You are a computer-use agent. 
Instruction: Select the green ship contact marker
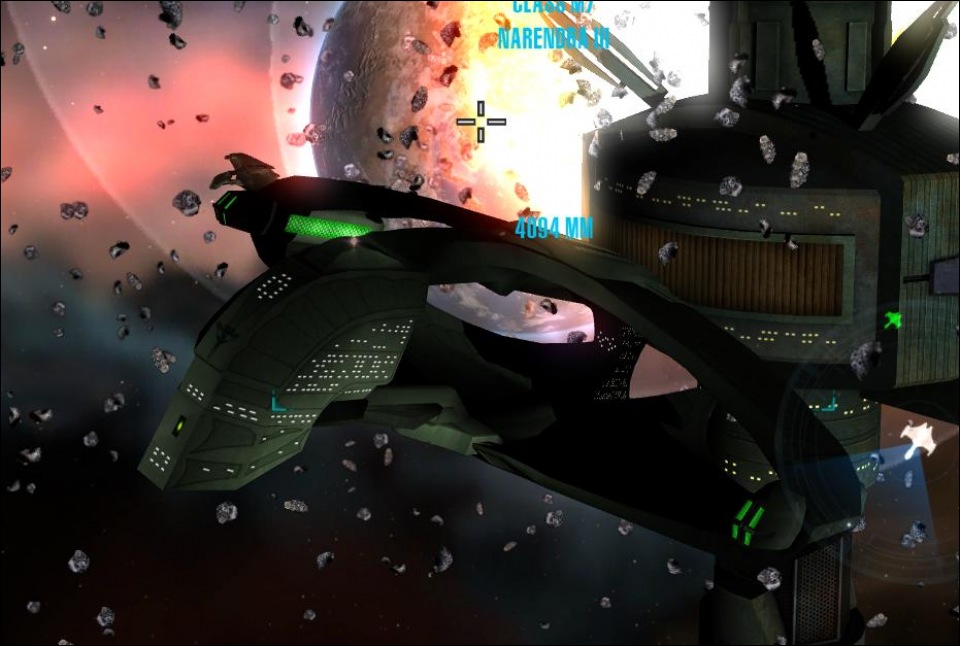[893, 321]
